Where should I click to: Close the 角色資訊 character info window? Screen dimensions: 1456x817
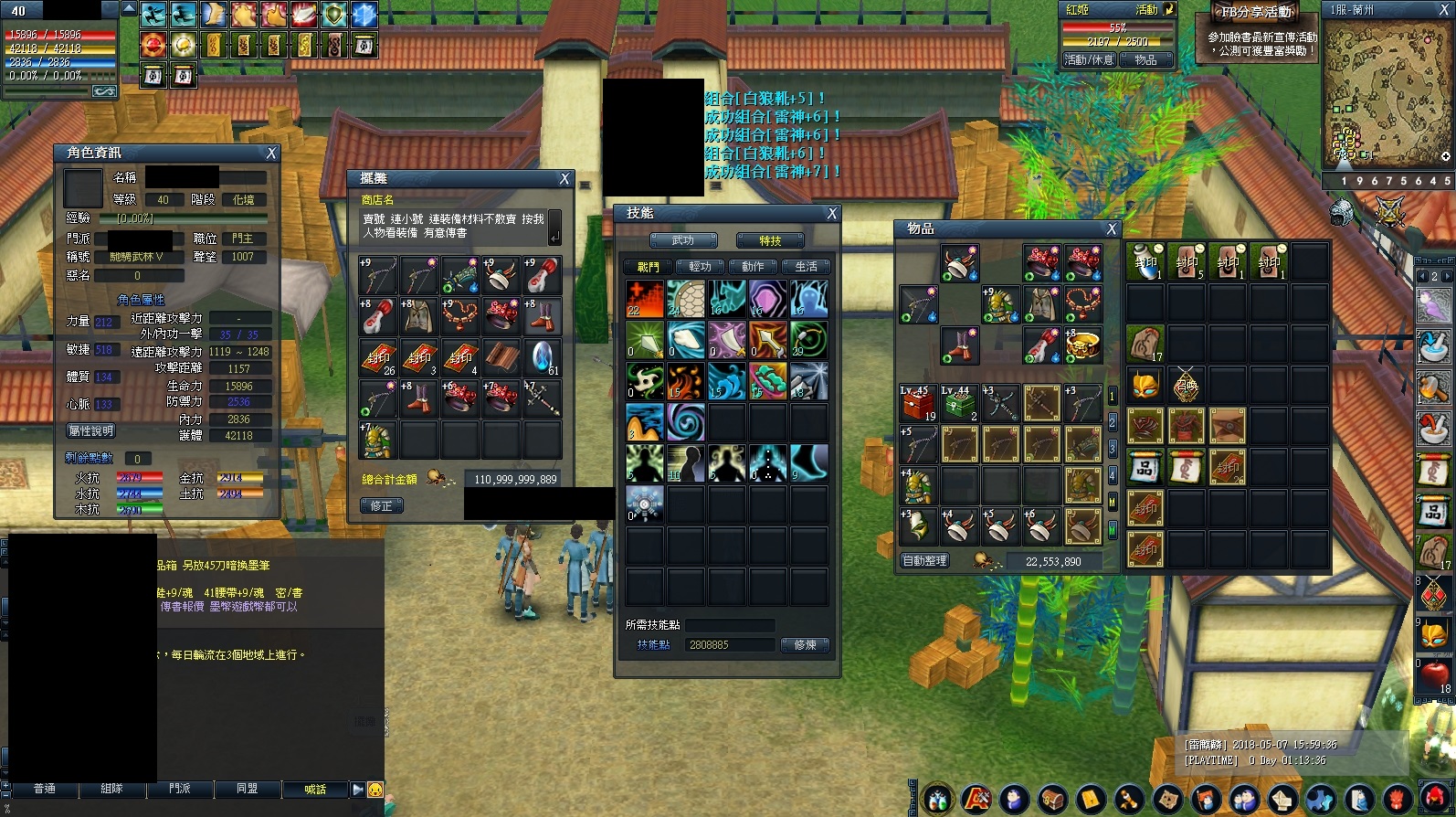click(270, 154)
